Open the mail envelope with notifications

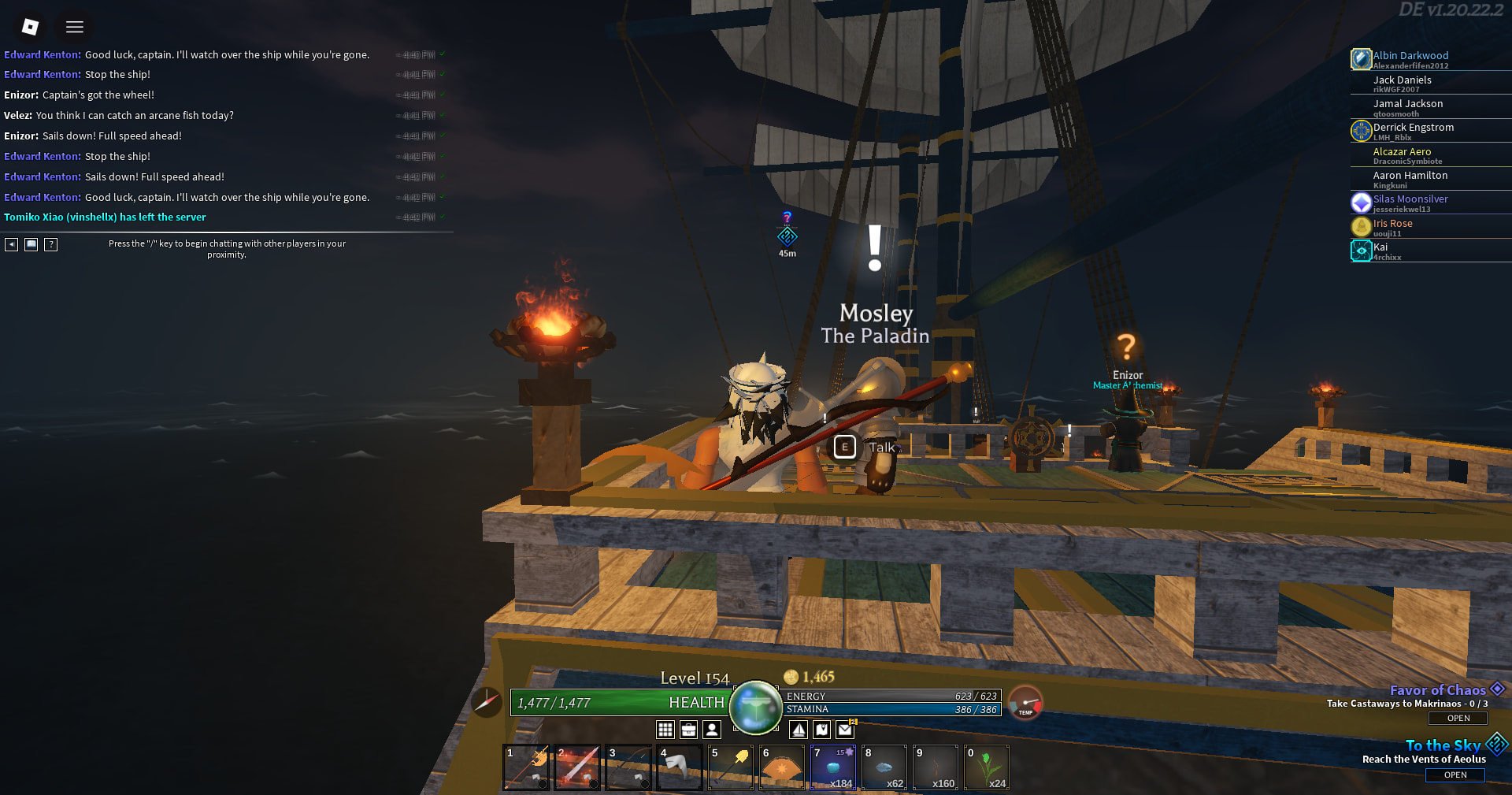(x=845, y=730)
